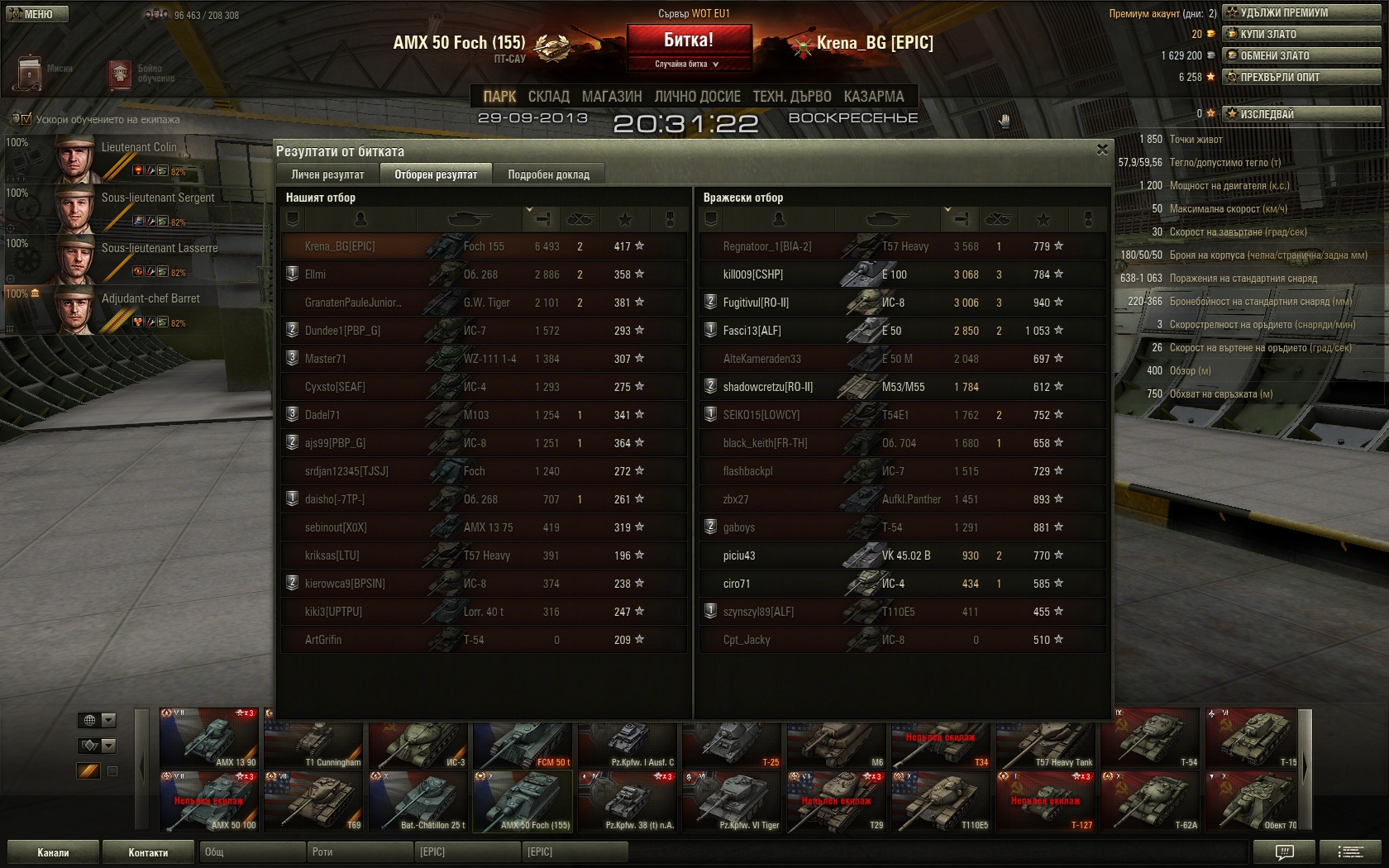Start a battle with the red Битка! button
1389x868 pixels.
coord(689,40)
